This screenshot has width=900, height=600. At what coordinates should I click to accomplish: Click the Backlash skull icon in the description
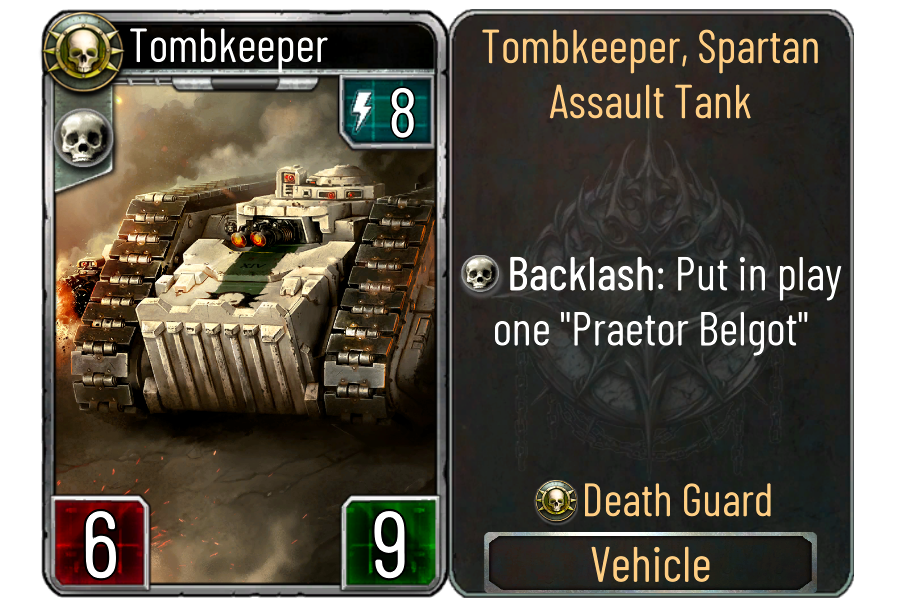[481, 277]
